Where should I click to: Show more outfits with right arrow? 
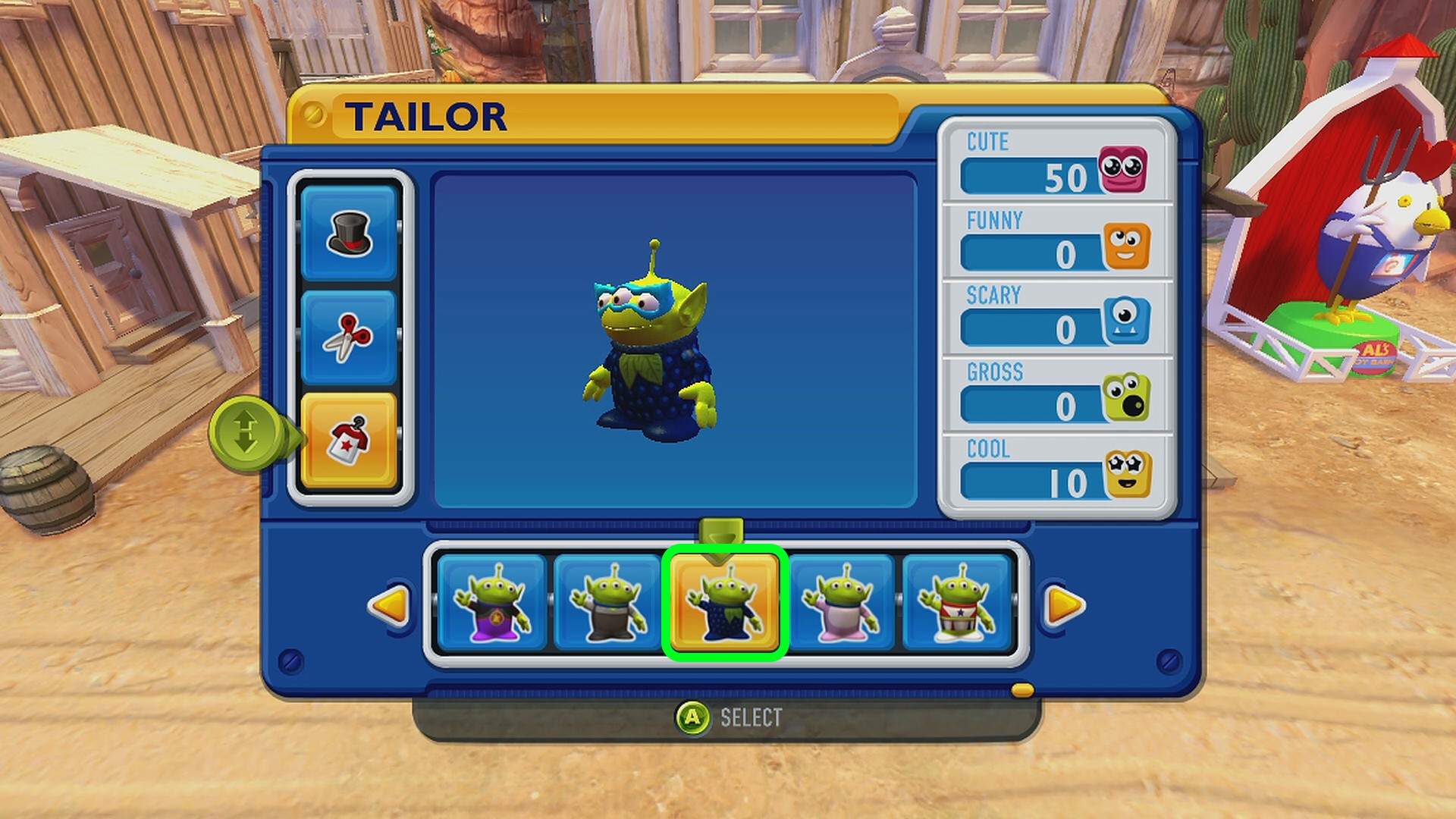click(x=1064, y=605)
